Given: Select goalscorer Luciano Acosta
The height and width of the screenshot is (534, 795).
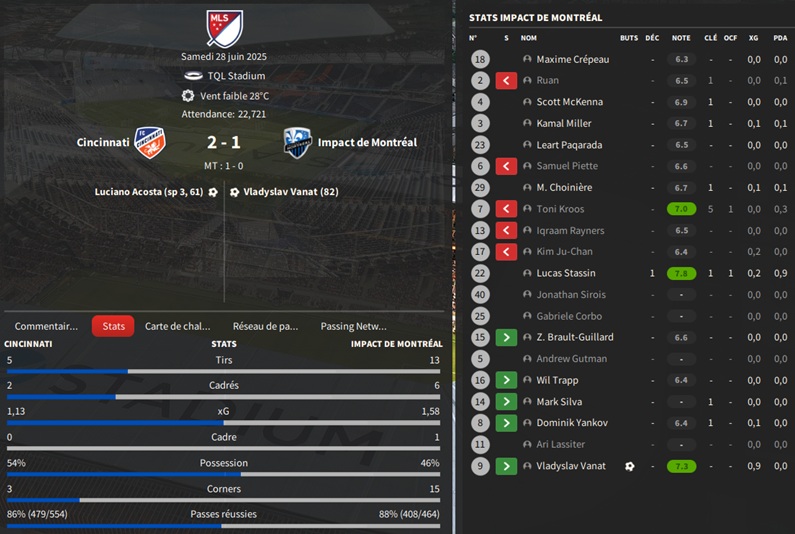Looking at the screenshot, I should [149, 191].
